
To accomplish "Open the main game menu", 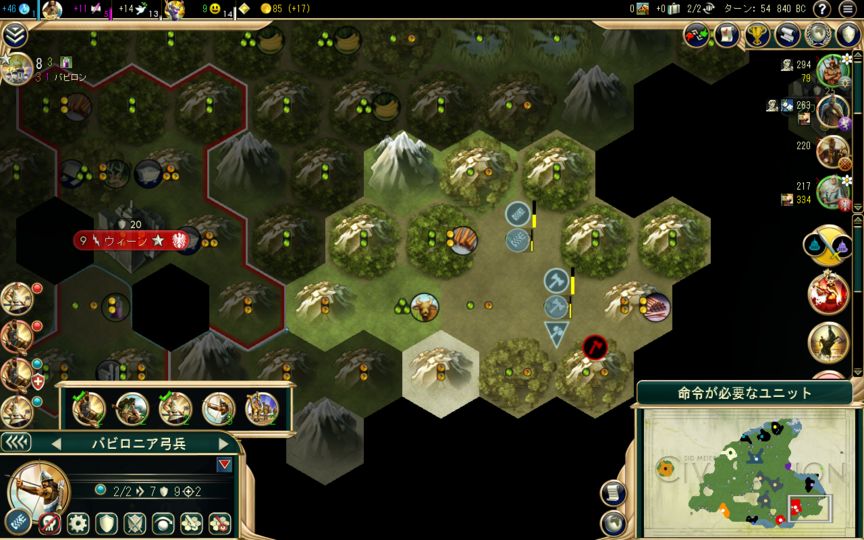I will pos(848,9).
